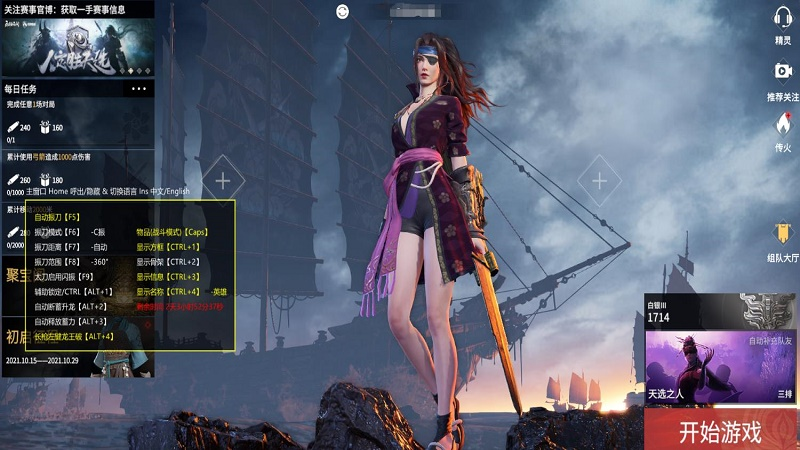Open 推荐关注 recommended streams
The image size is (800, 450).
click(x=783, y=78)
